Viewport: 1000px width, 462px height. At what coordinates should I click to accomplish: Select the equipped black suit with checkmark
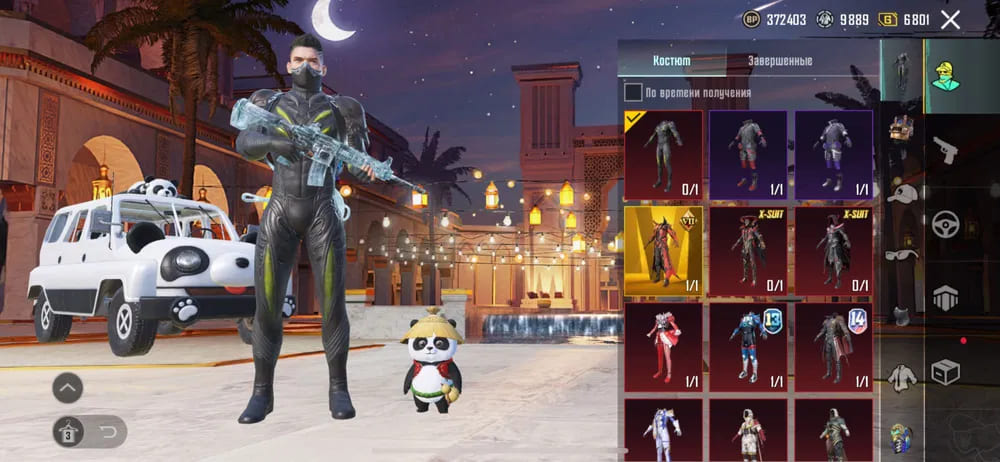[662, 154]
